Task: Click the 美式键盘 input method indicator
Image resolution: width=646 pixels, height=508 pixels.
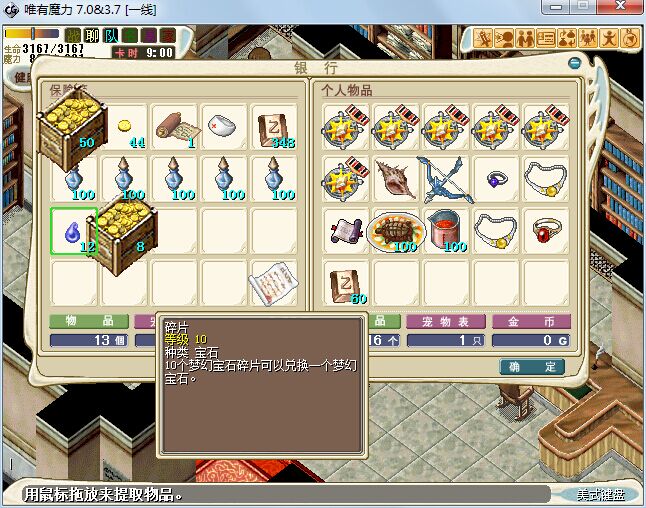Action: 601,495
